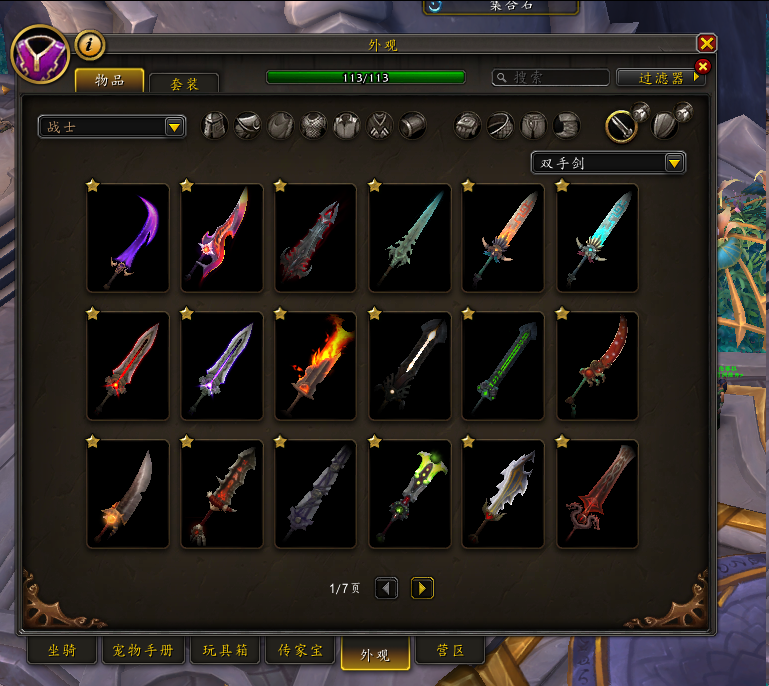Select the helmet slot icon
The width and height of the screenshot is (769, 686).
[x=215, y=126]
